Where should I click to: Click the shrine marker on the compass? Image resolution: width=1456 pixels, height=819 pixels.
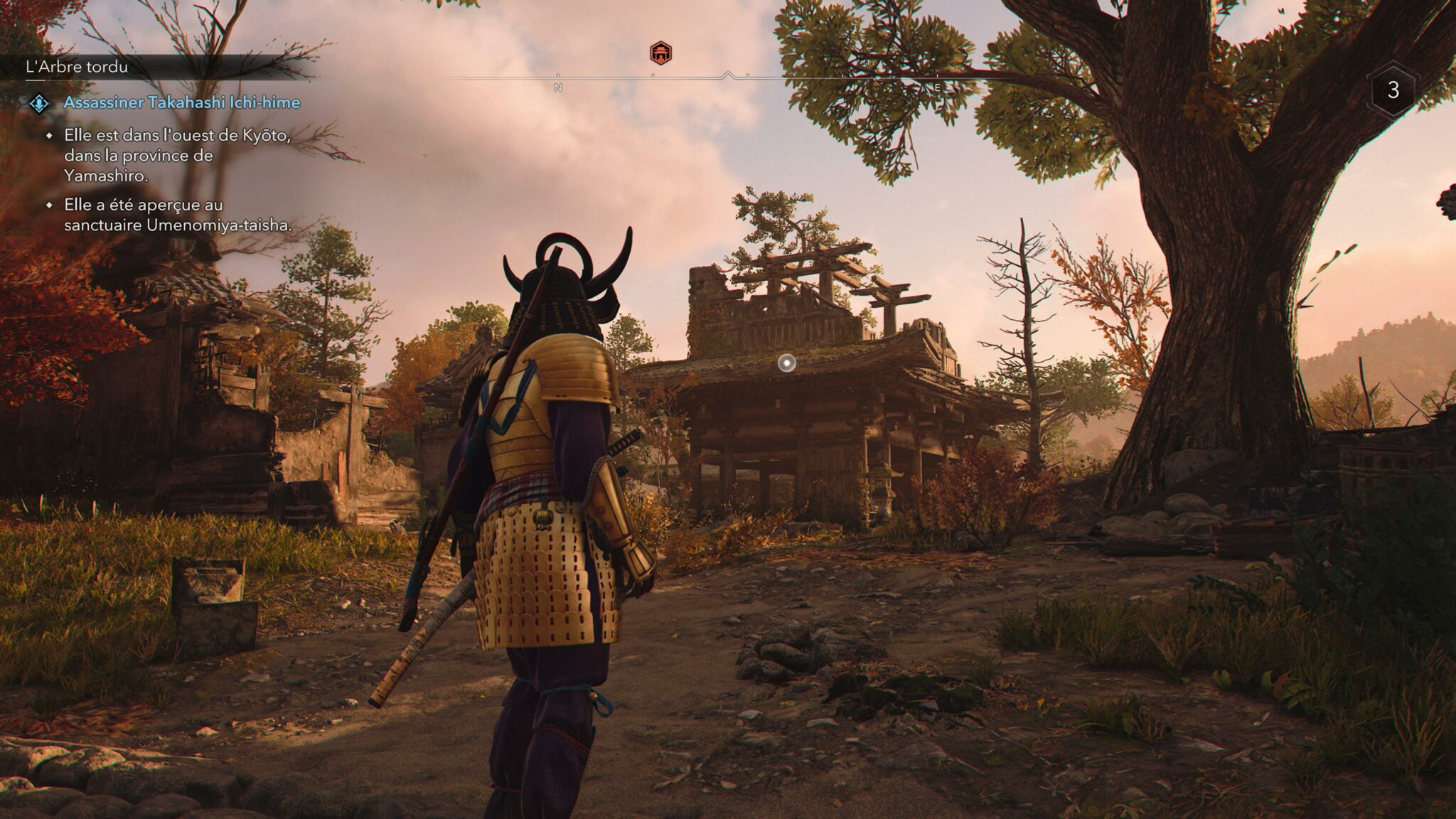(660, 53)
